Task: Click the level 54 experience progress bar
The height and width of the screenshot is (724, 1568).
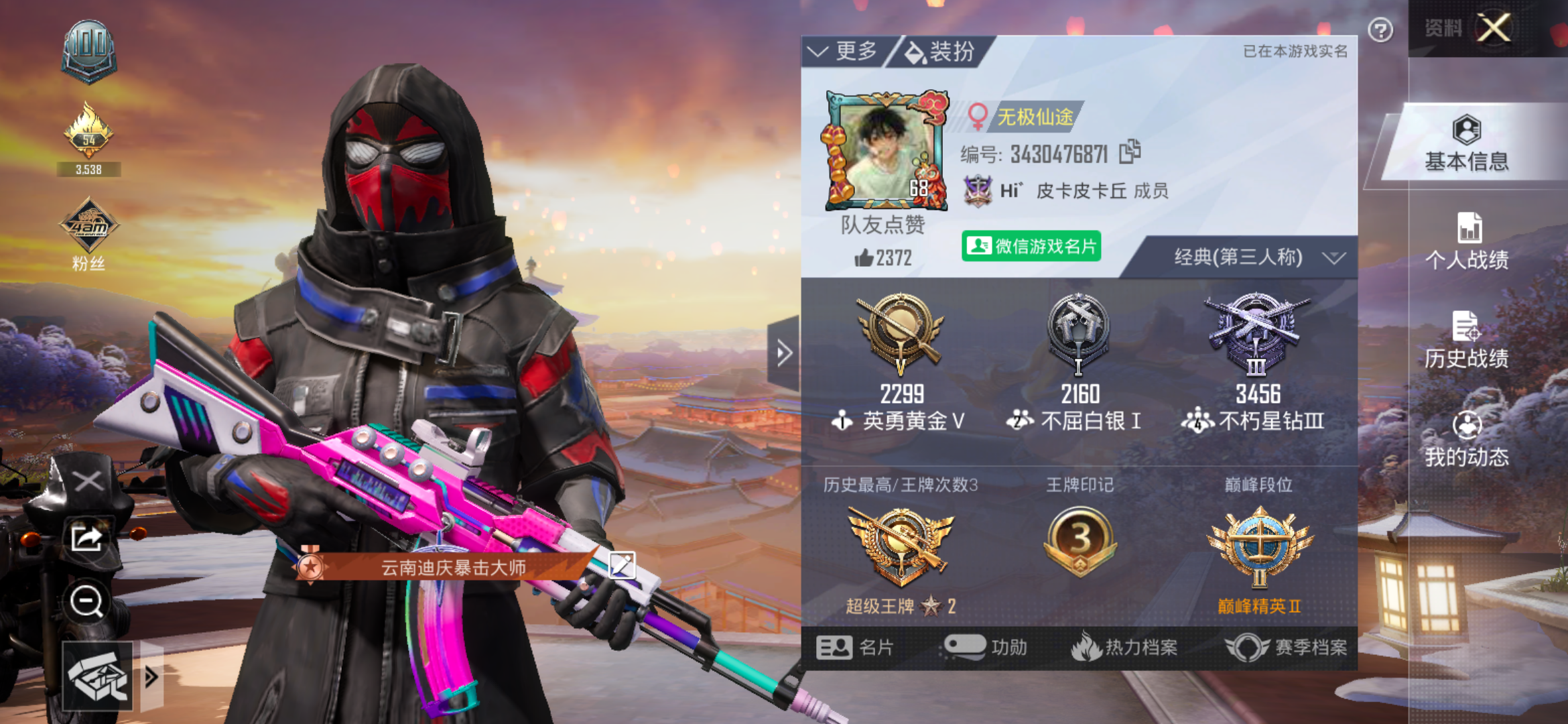Action: (89, 170)
